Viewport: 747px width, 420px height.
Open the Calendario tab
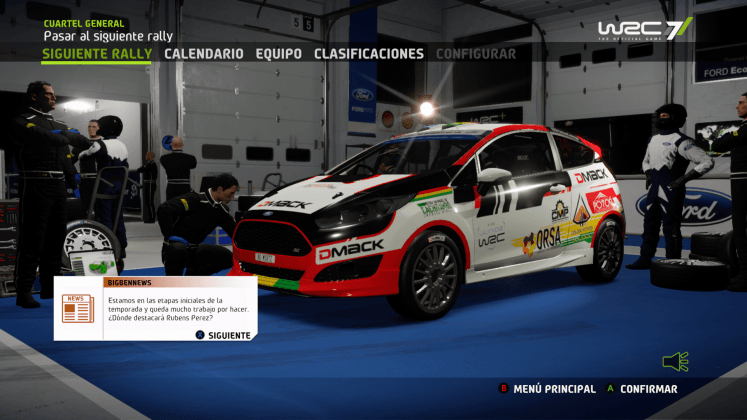coord(203,54)
